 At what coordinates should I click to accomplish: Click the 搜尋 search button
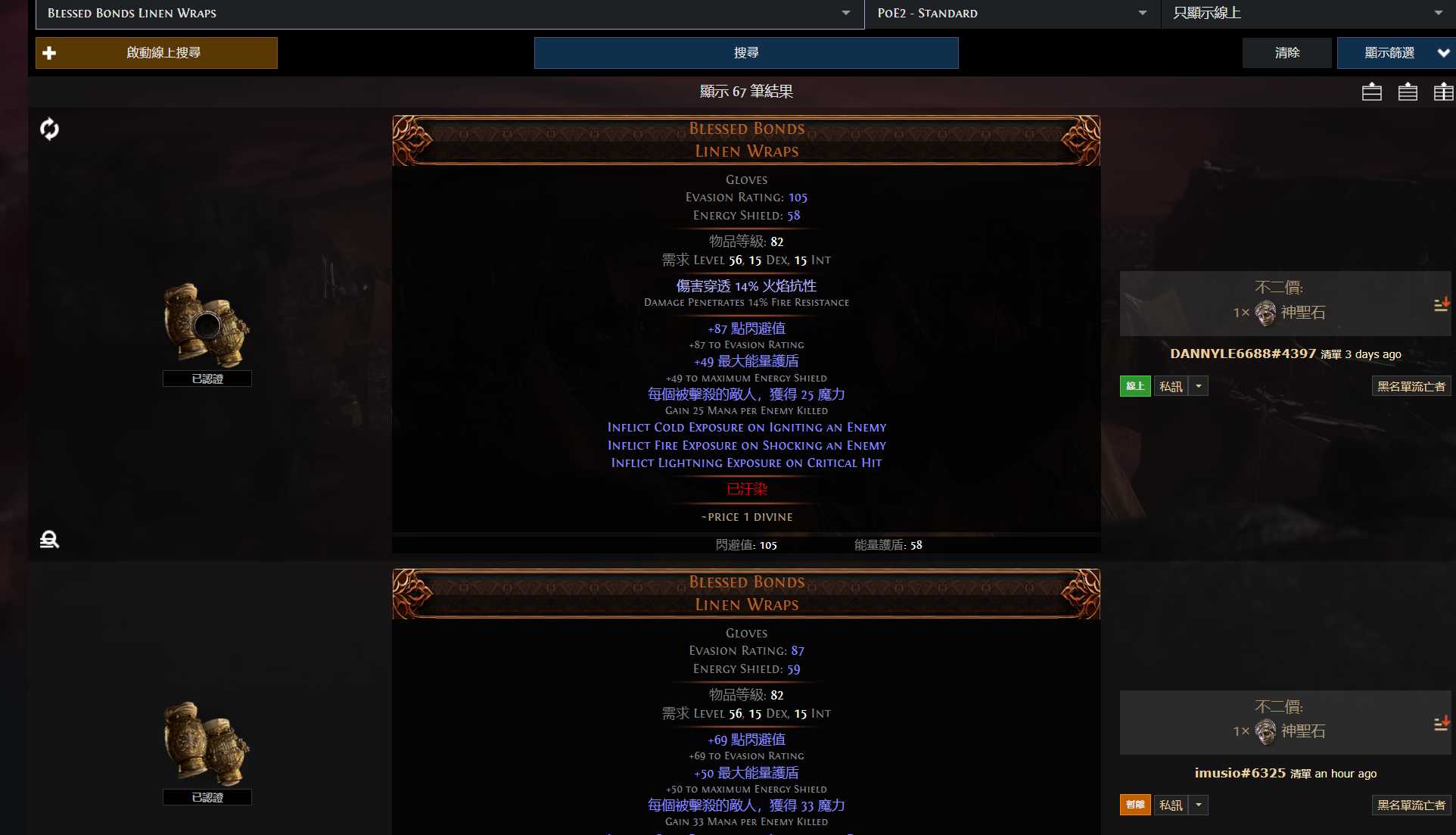coord(745,52)
